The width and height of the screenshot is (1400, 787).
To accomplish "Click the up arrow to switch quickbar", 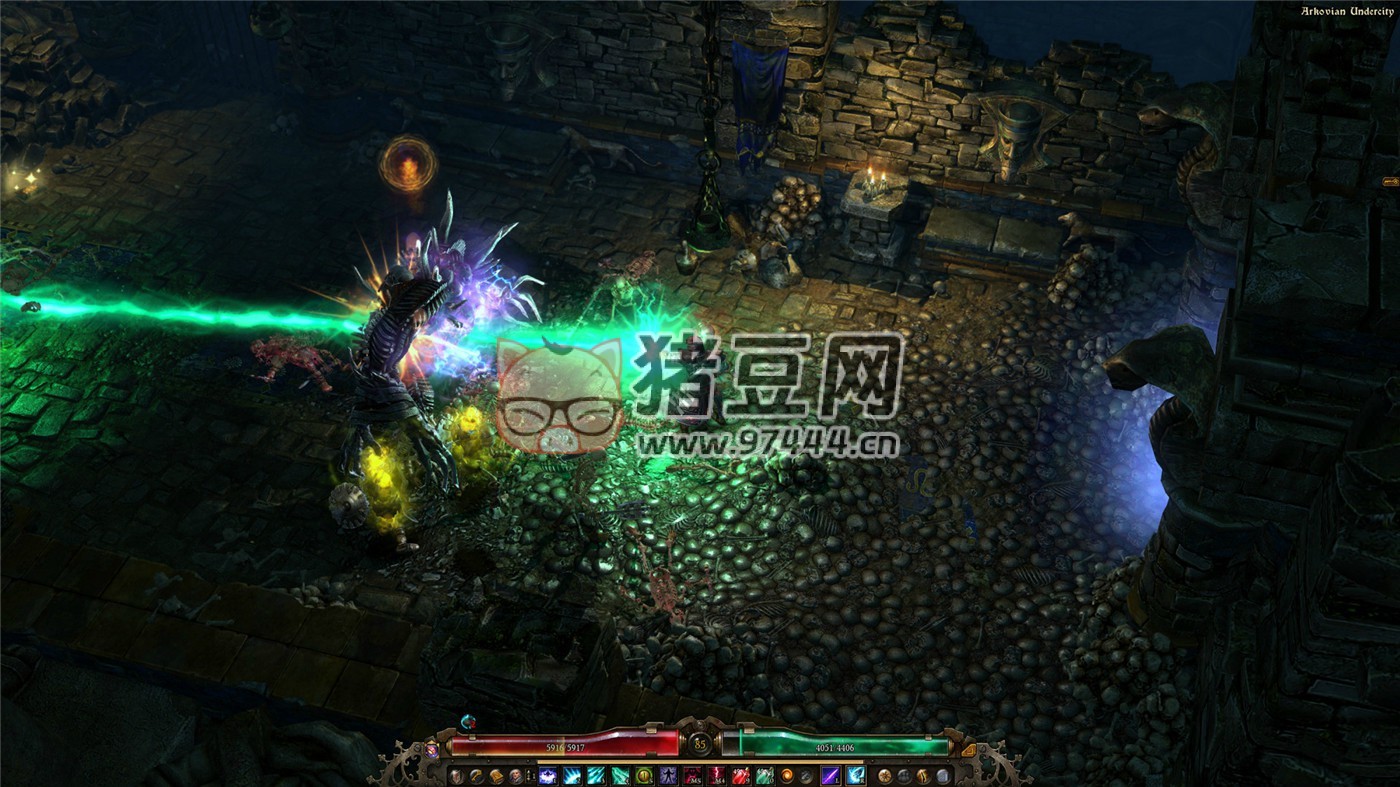I will pyautogui.click(x=528, y=771).
